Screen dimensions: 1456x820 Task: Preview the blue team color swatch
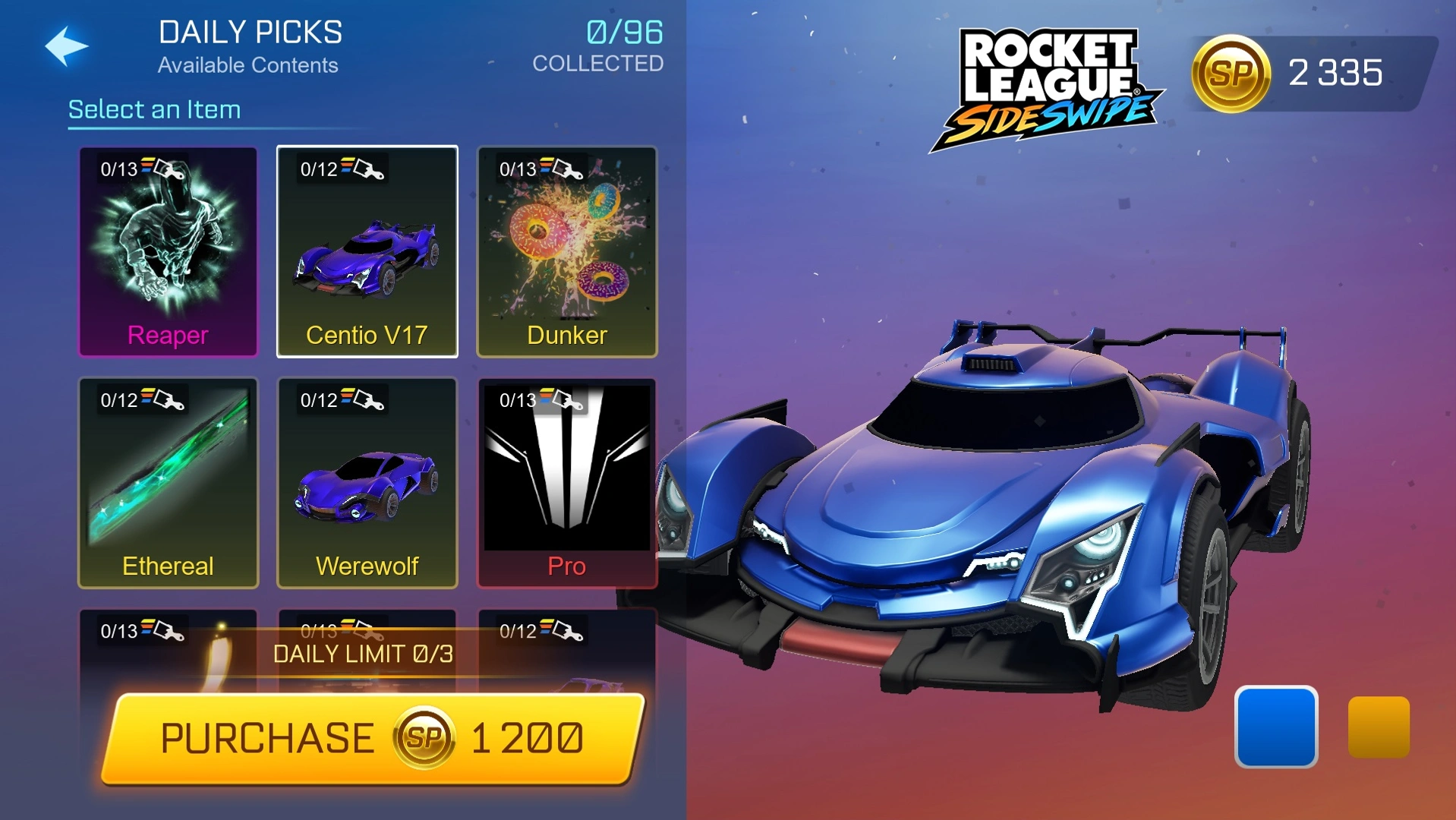[x=1275, y=727]
